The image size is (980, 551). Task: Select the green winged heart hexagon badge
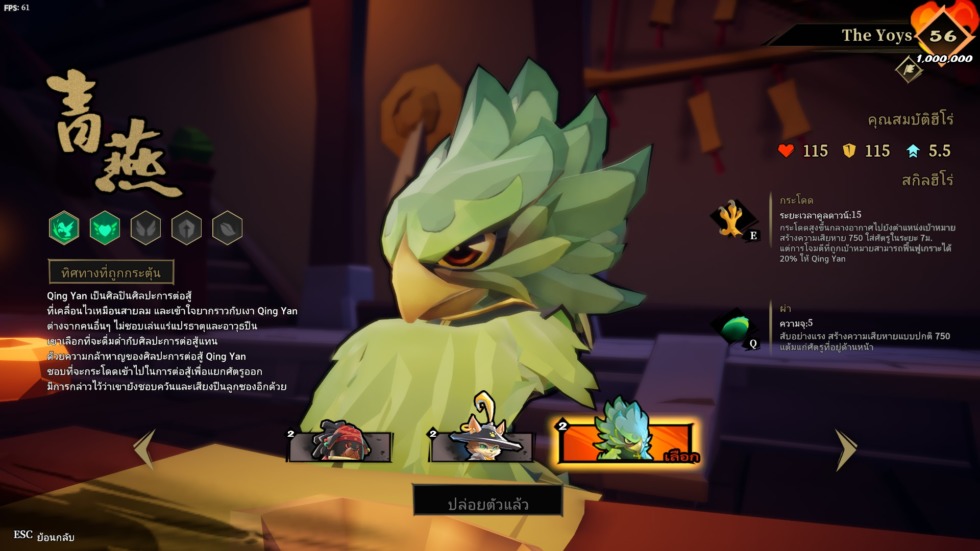(x=105, y=228)
